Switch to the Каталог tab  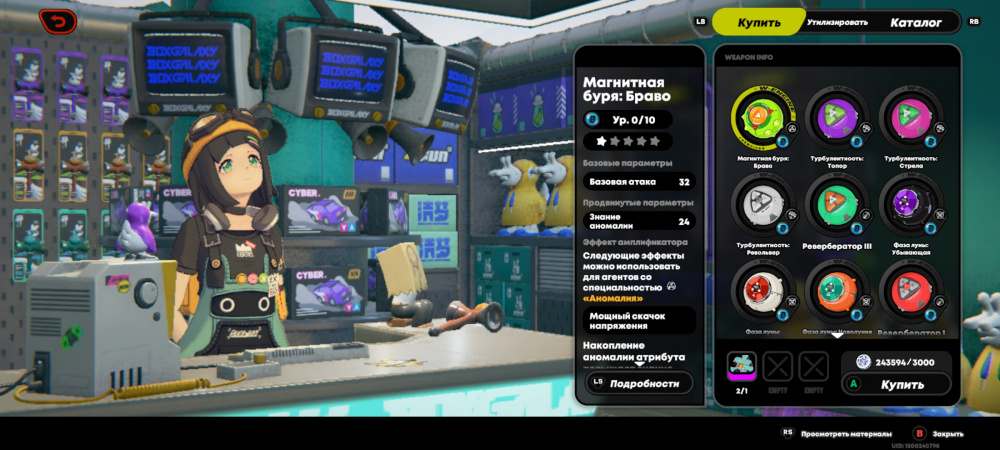(916, 22)
